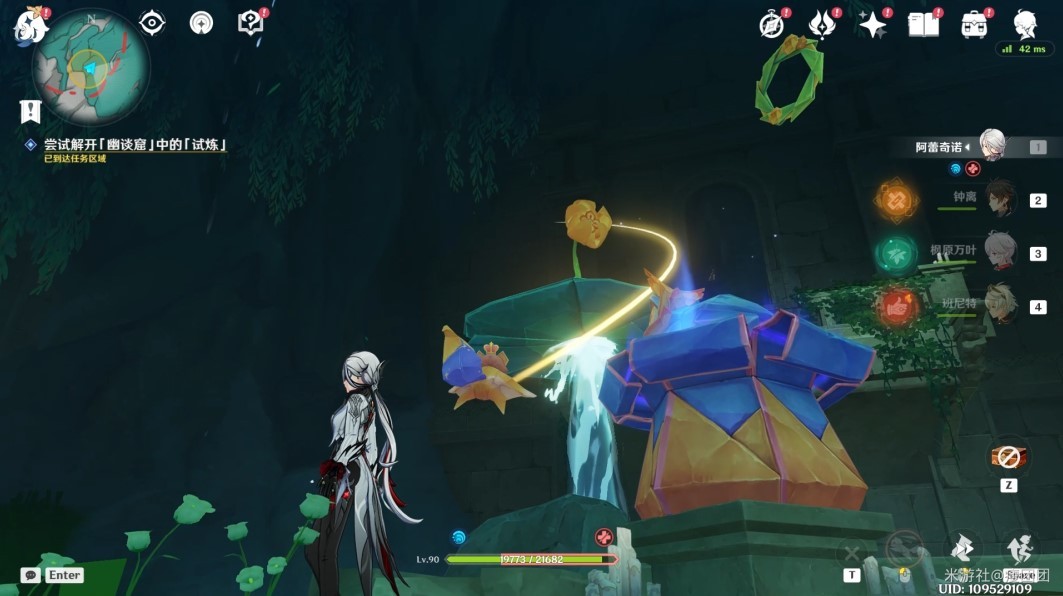The height and width of the screenshot is (596, 1063).
Task: Open the winged battle pass icon
Action: [x=822, y=25]
